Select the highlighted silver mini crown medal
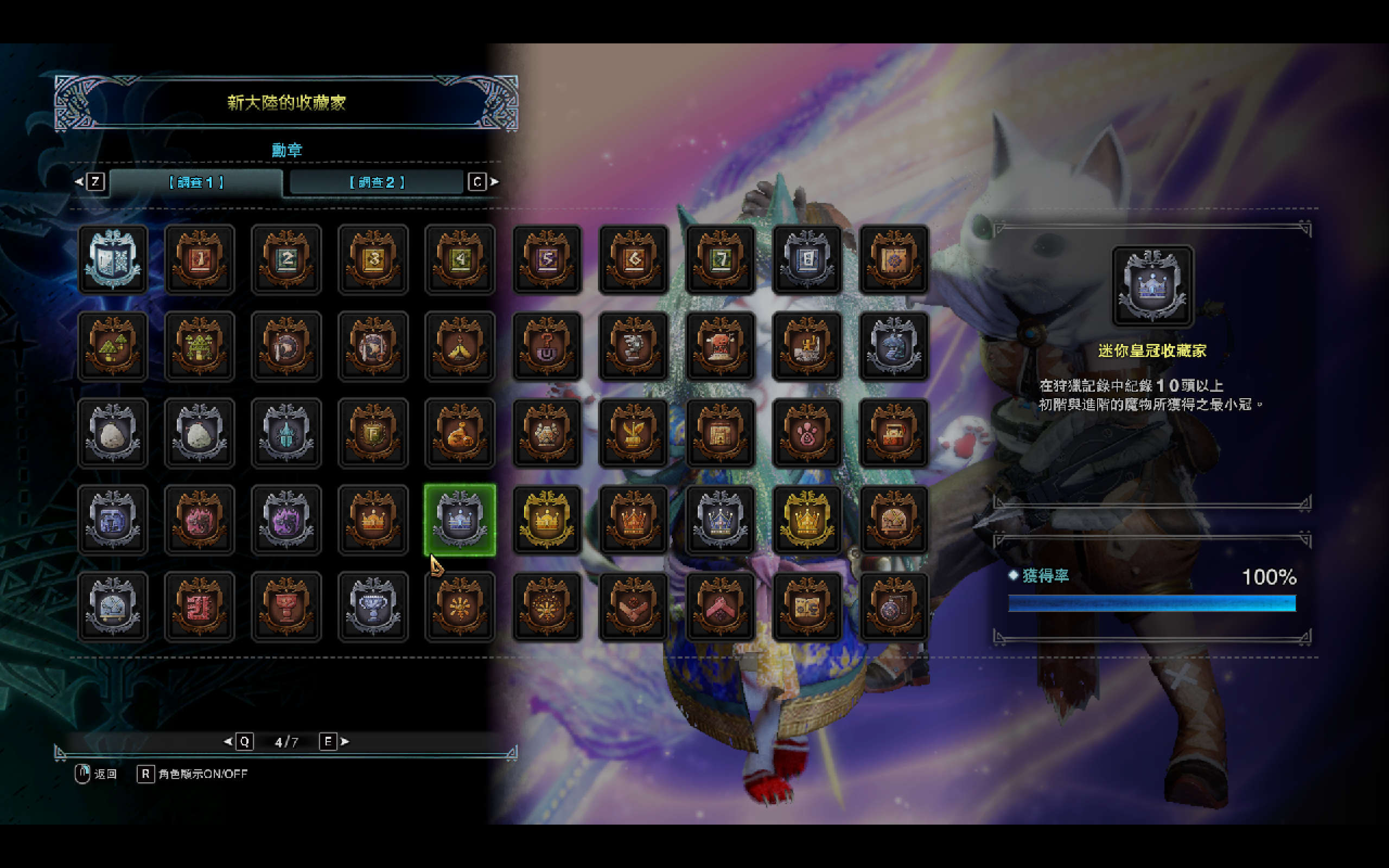Screen dimensions: 1389x868 pyautogui.click(x=460, y=520)
